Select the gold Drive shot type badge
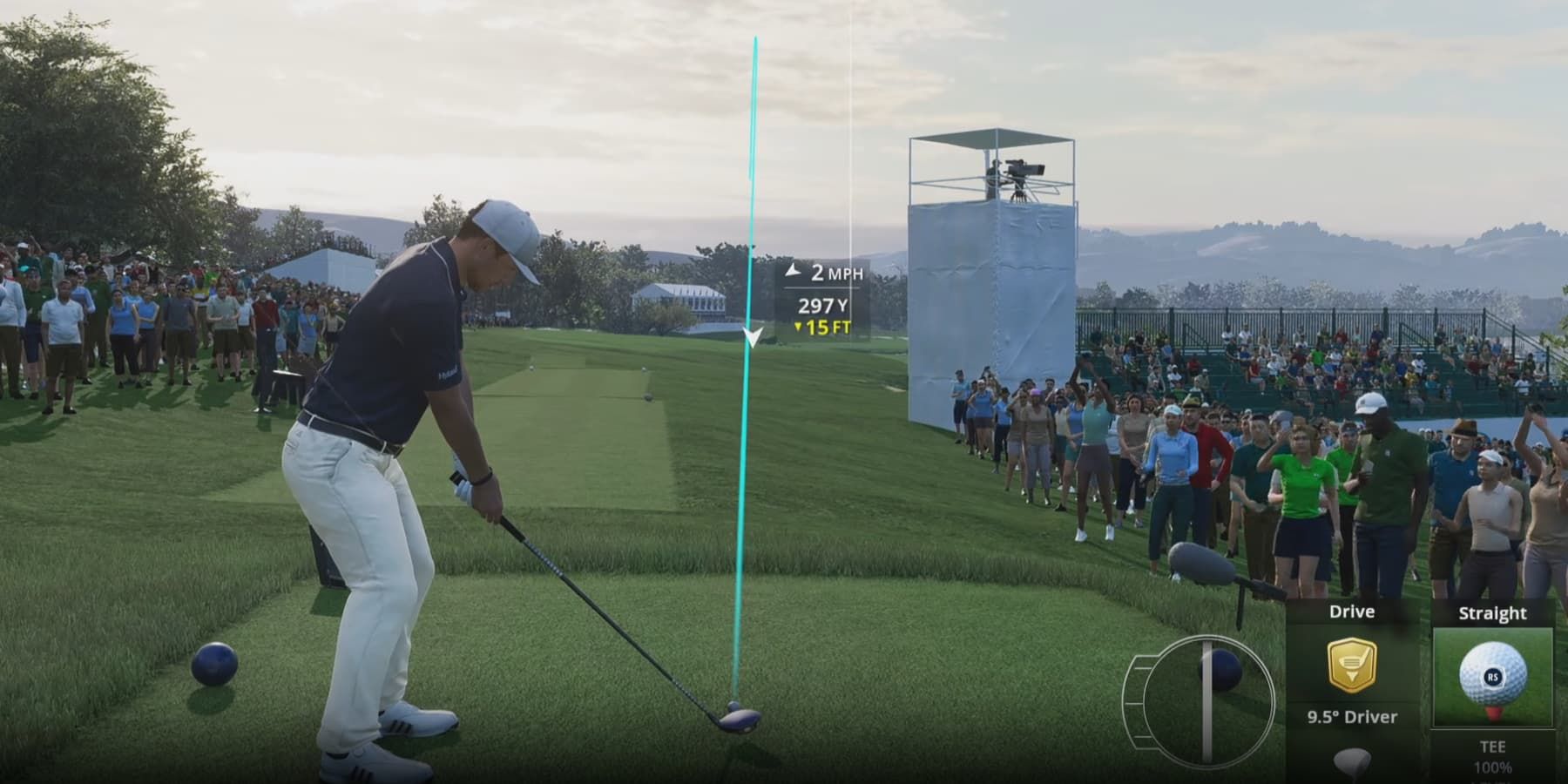Viewport: 1568px width, 784px height. click(x=1352, y=666)
